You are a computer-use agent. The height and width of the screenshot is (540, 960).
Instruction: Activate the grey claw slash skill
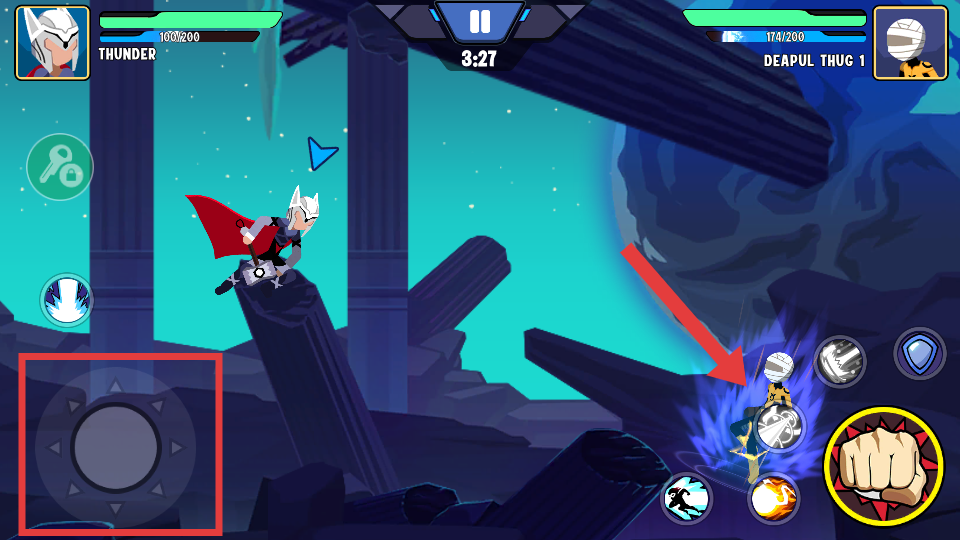coord(839,361)
